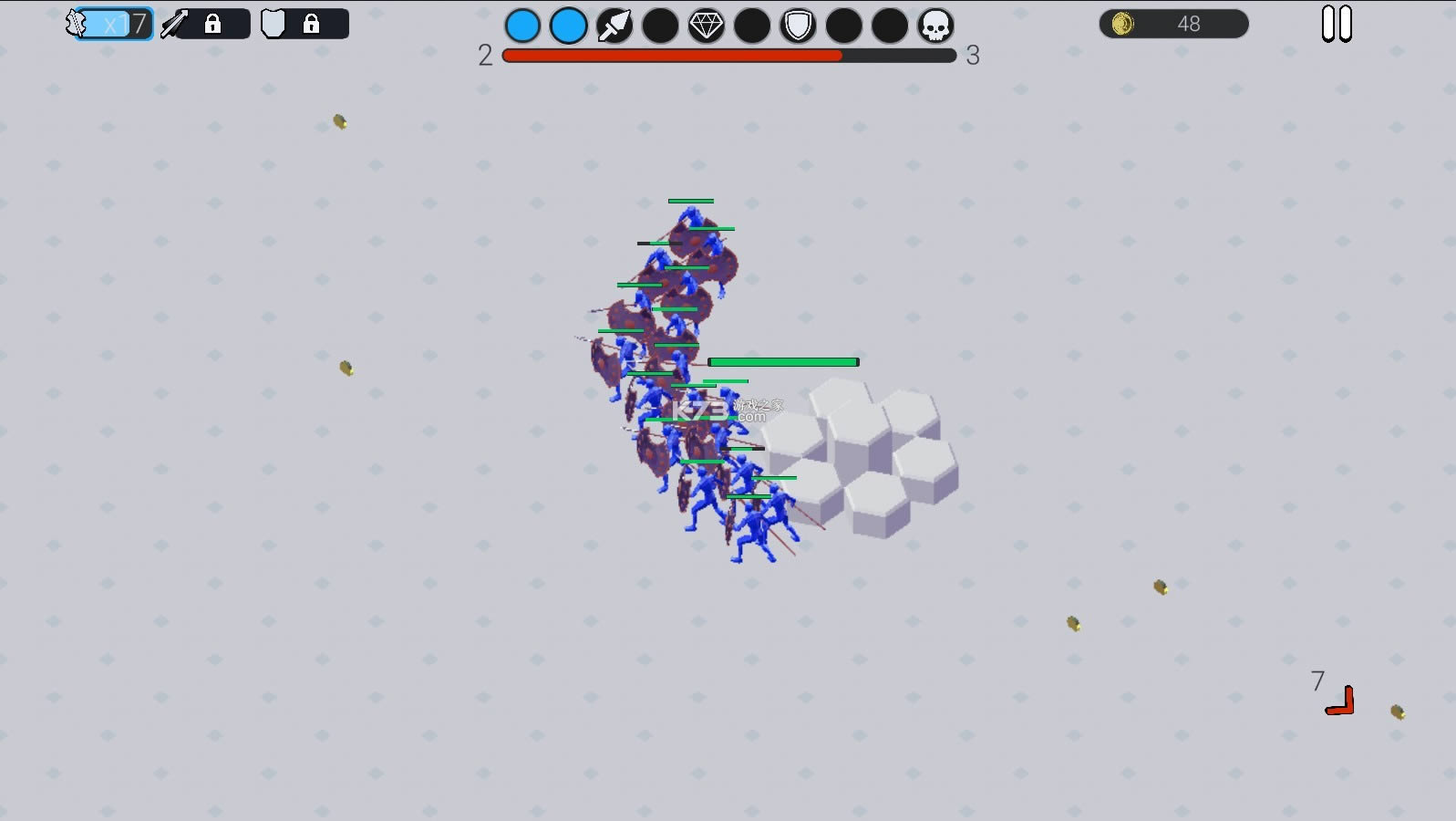The image size is (1456, 821).
Task: Unlock the spear weapon slot
Action: (x=213, y=25)
